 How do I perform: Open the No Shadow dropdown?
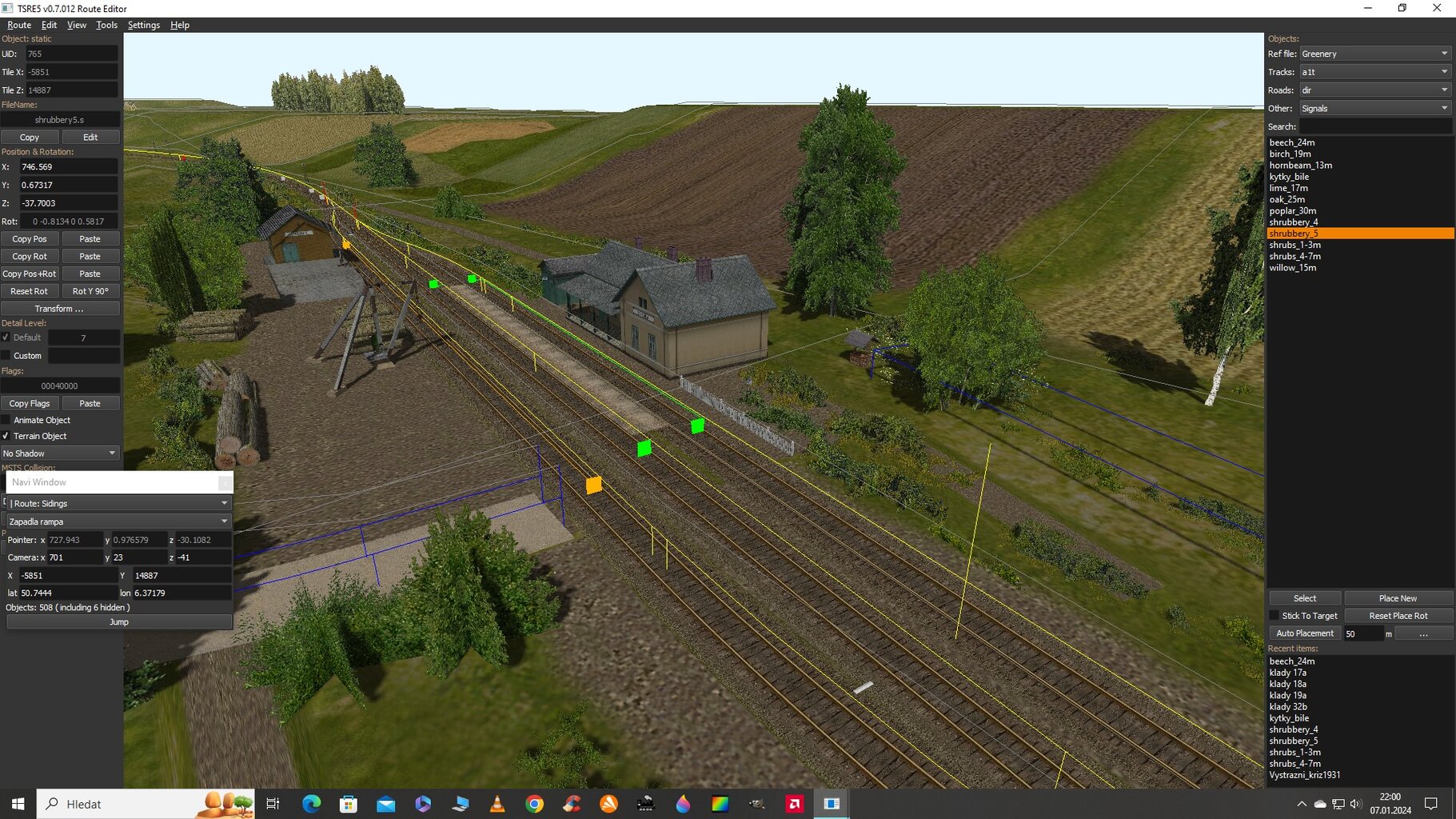pyautogui.click(x=60, y=453)
